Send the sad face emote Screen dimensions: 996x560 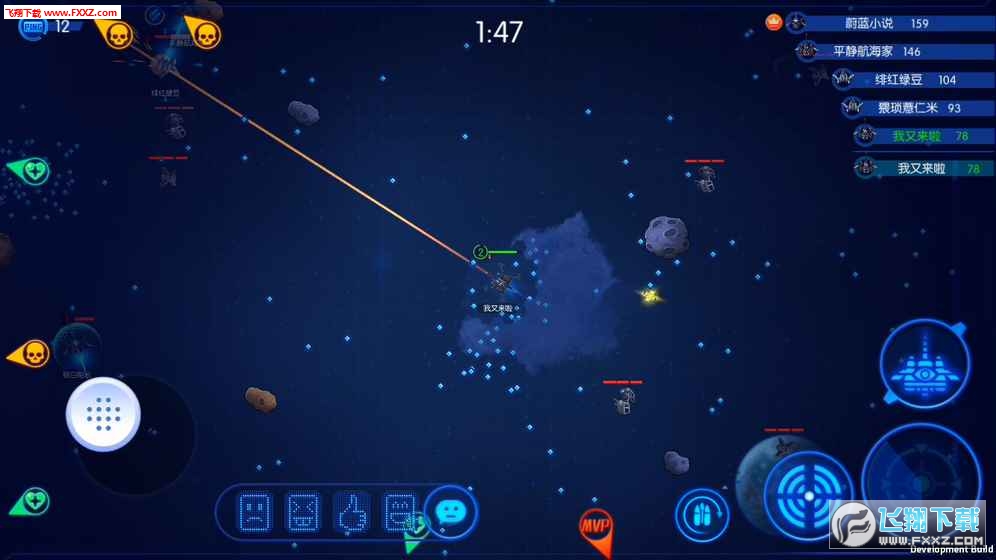point(254,512)
